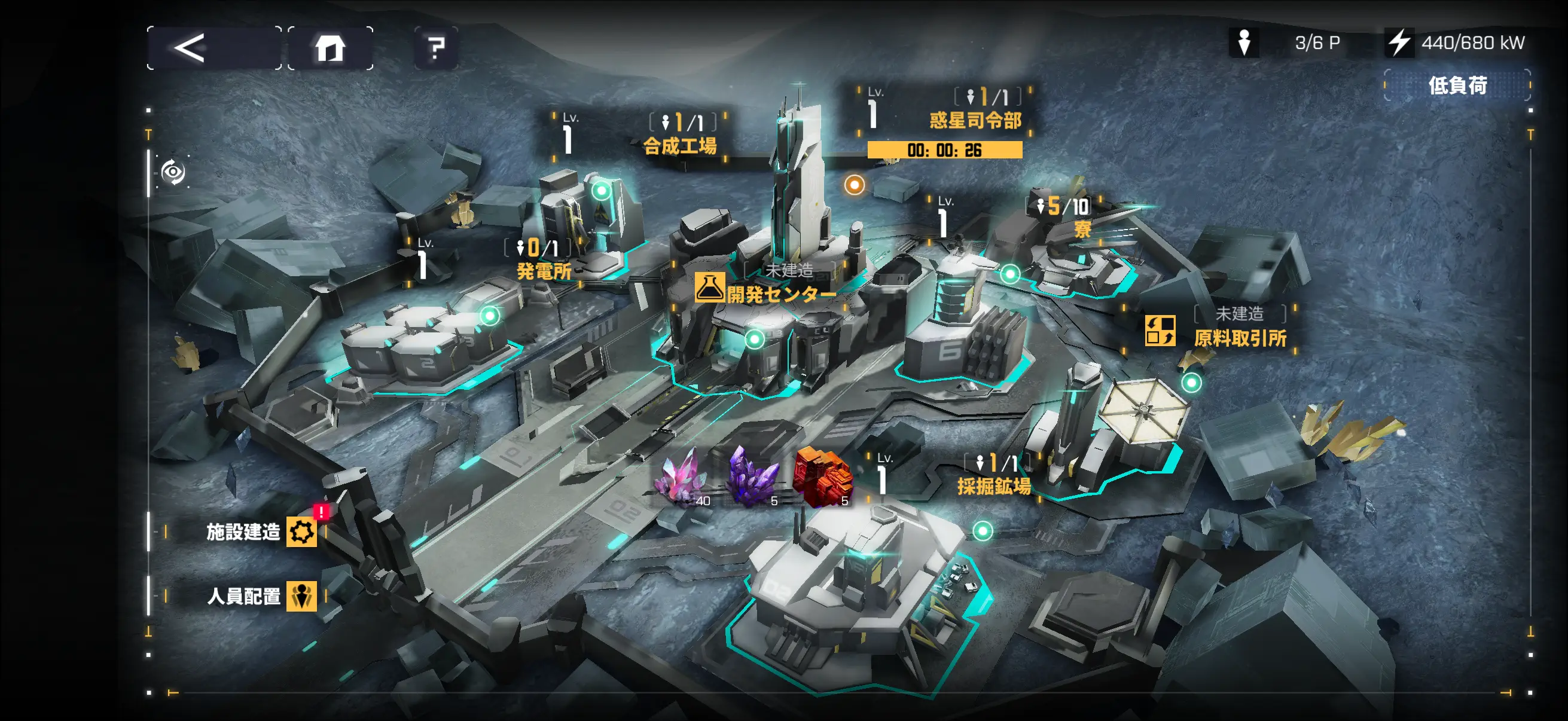Select the 発電所 power plant label
Image resolution: width=1568 pixels, height=721 pixels.
point(544,271)
